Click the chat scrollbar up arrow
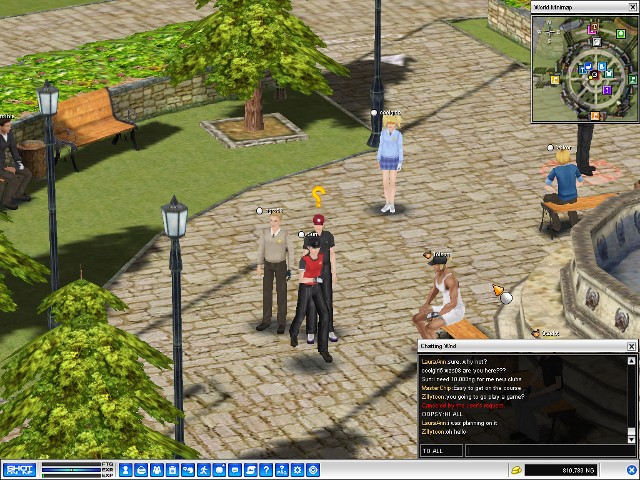The height and width of the screenshot is (480, 640). click(631, 359)
